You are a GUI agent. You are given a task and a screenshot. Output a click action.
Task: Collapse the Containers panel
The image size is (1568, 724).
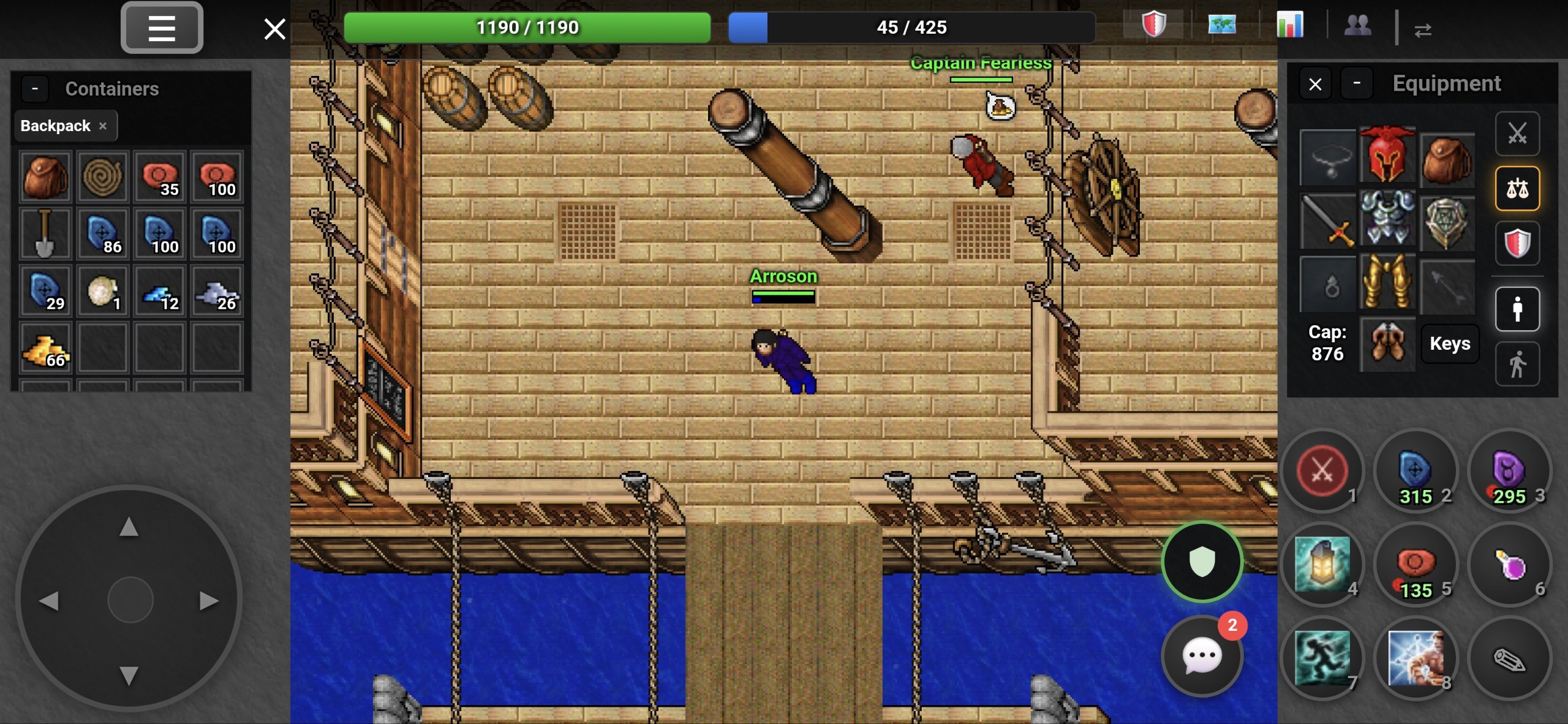point(35,88)
